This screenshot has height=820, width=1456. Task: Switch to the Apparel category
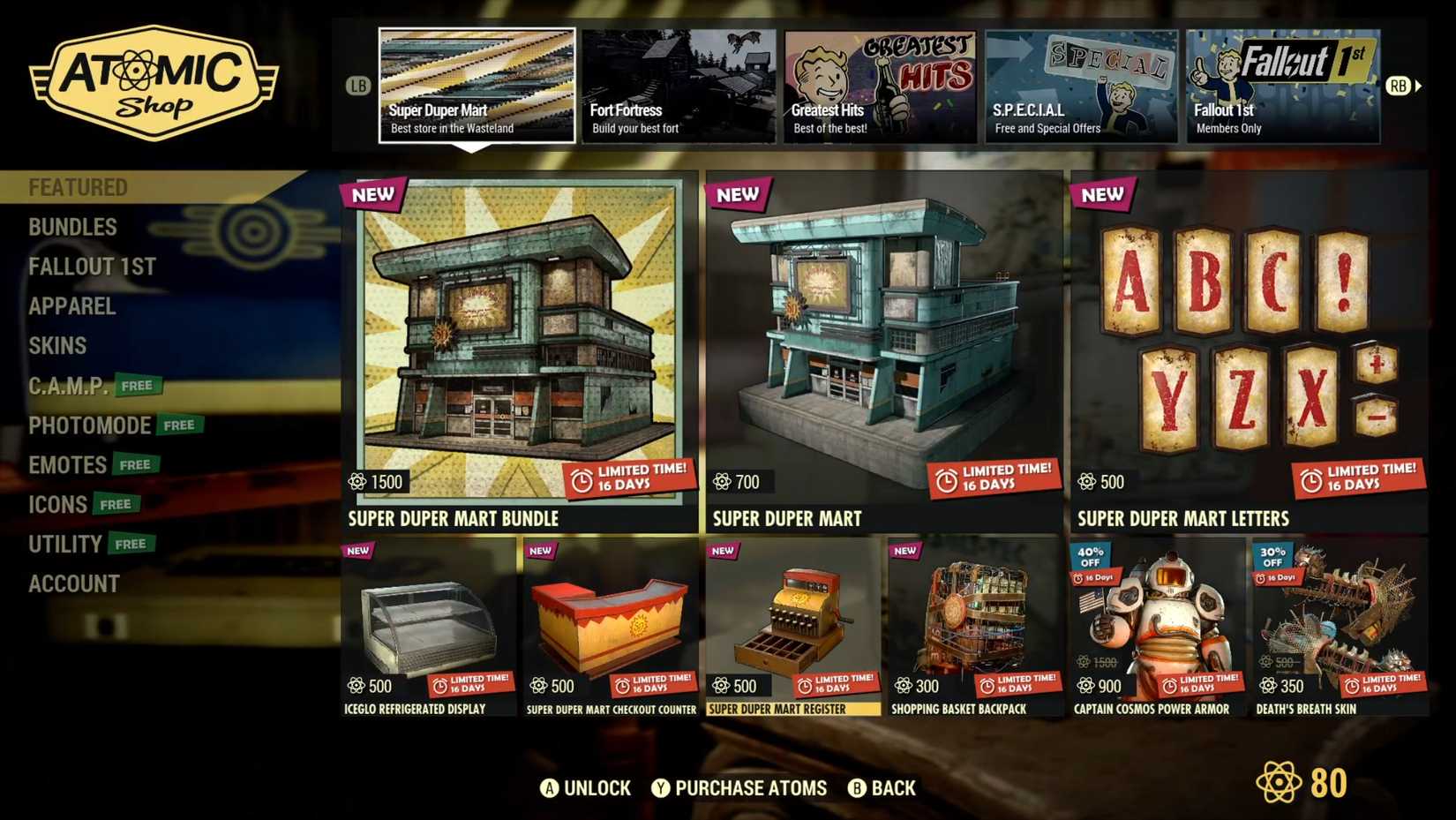[x=72, y=306]
